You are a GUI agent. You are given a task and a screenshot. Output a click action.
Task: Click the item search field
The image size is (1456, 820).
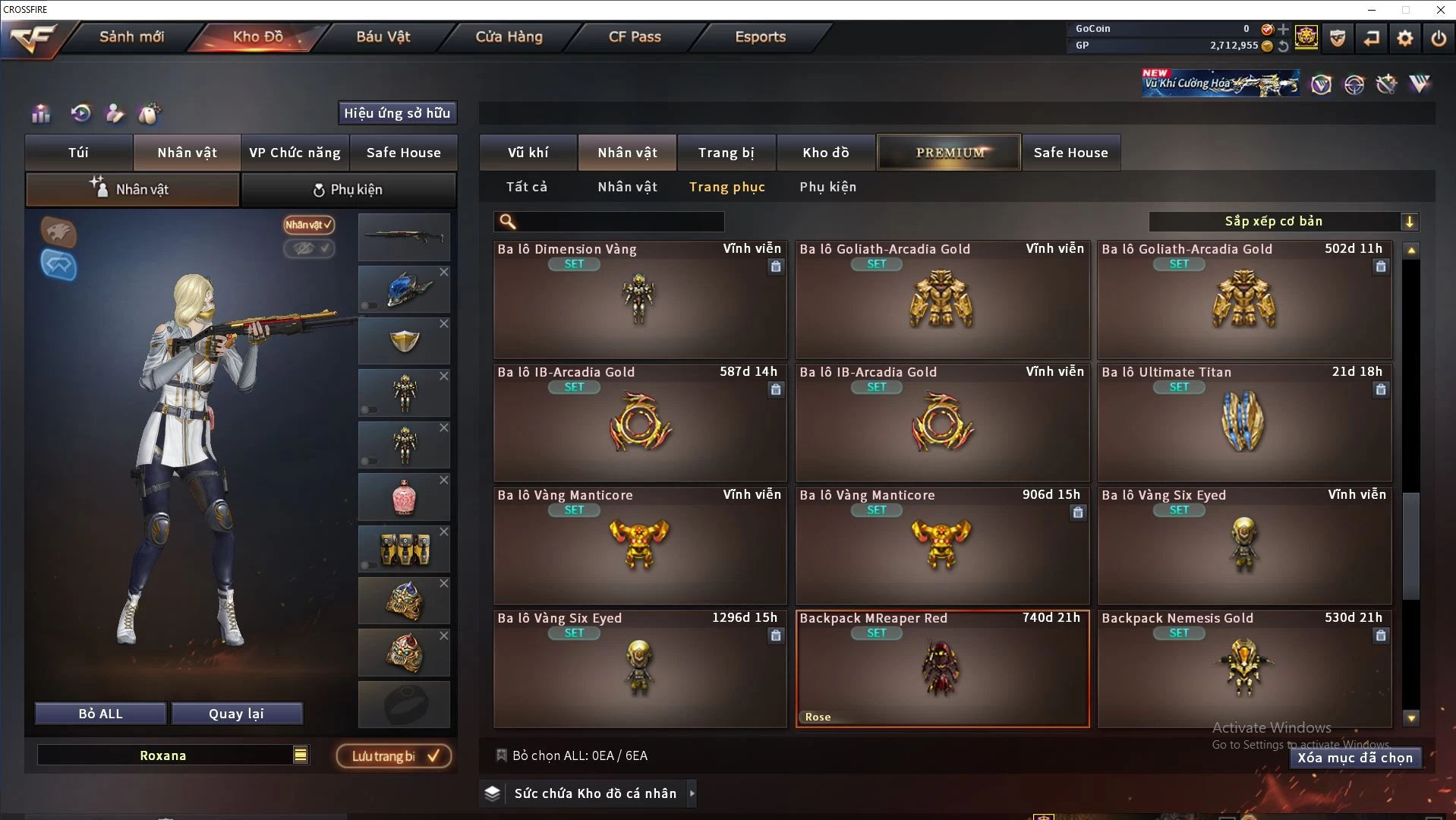(619, 222)
